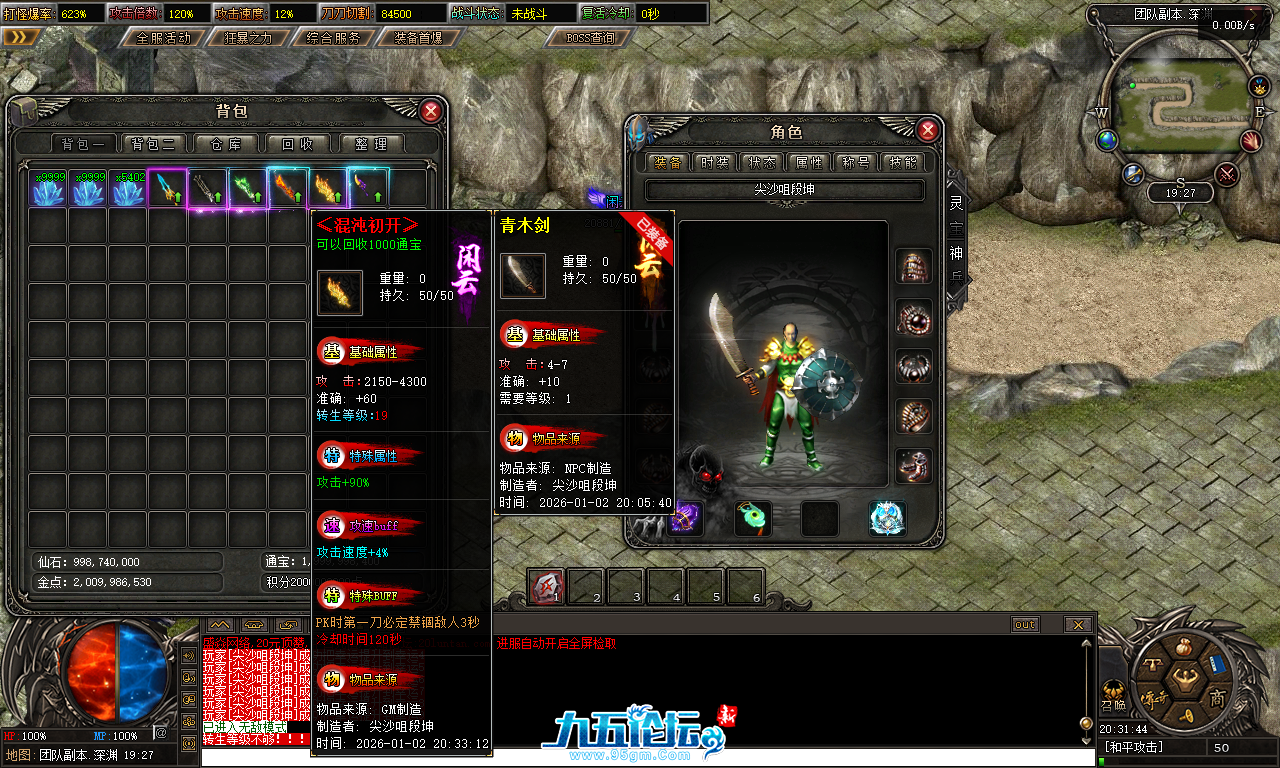Click the equipped 青木剑 item thumbnail

point(521,277)
